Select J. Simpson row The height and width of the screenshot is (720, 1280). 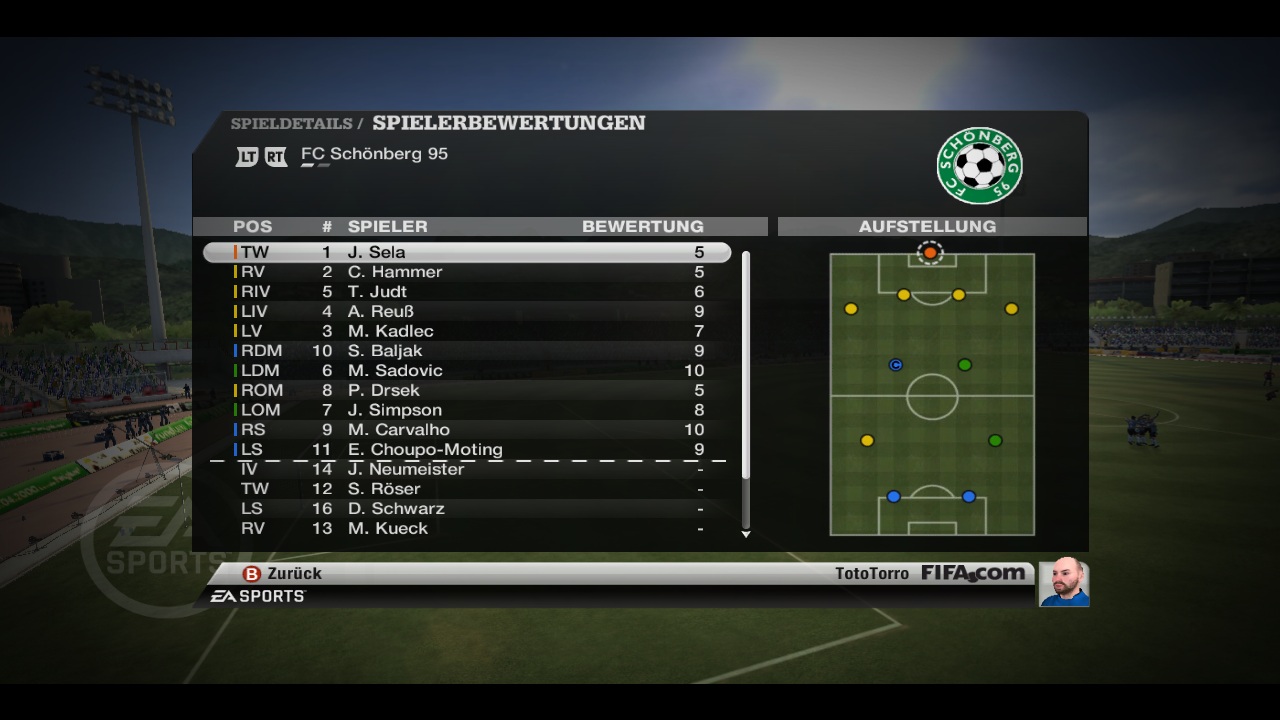467,410
